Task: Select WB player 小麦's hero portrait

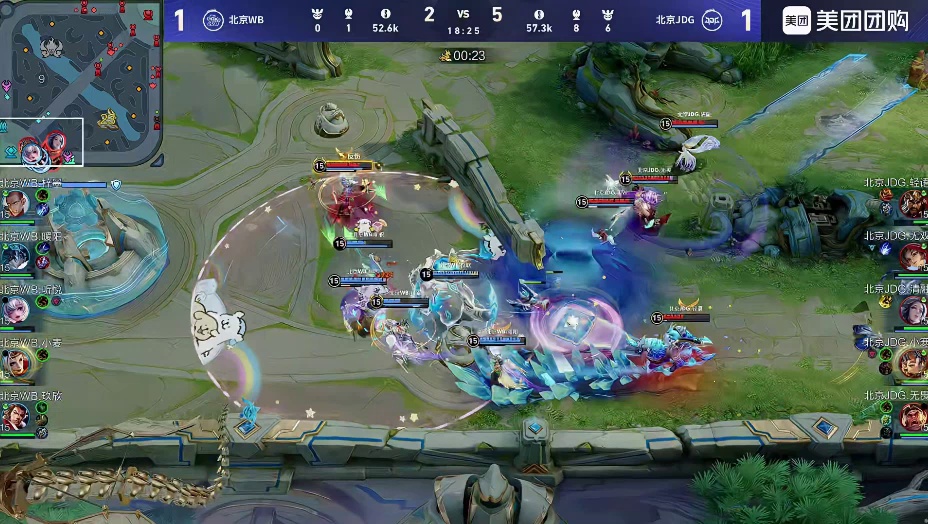Action: 16,362
